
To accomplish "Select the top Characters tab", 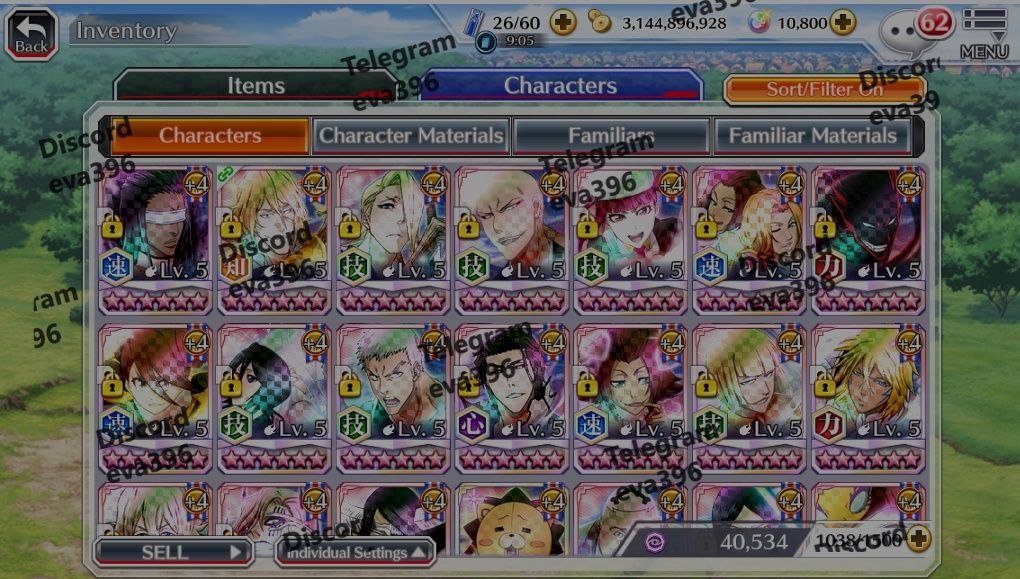I will click(x=560, y=86).
